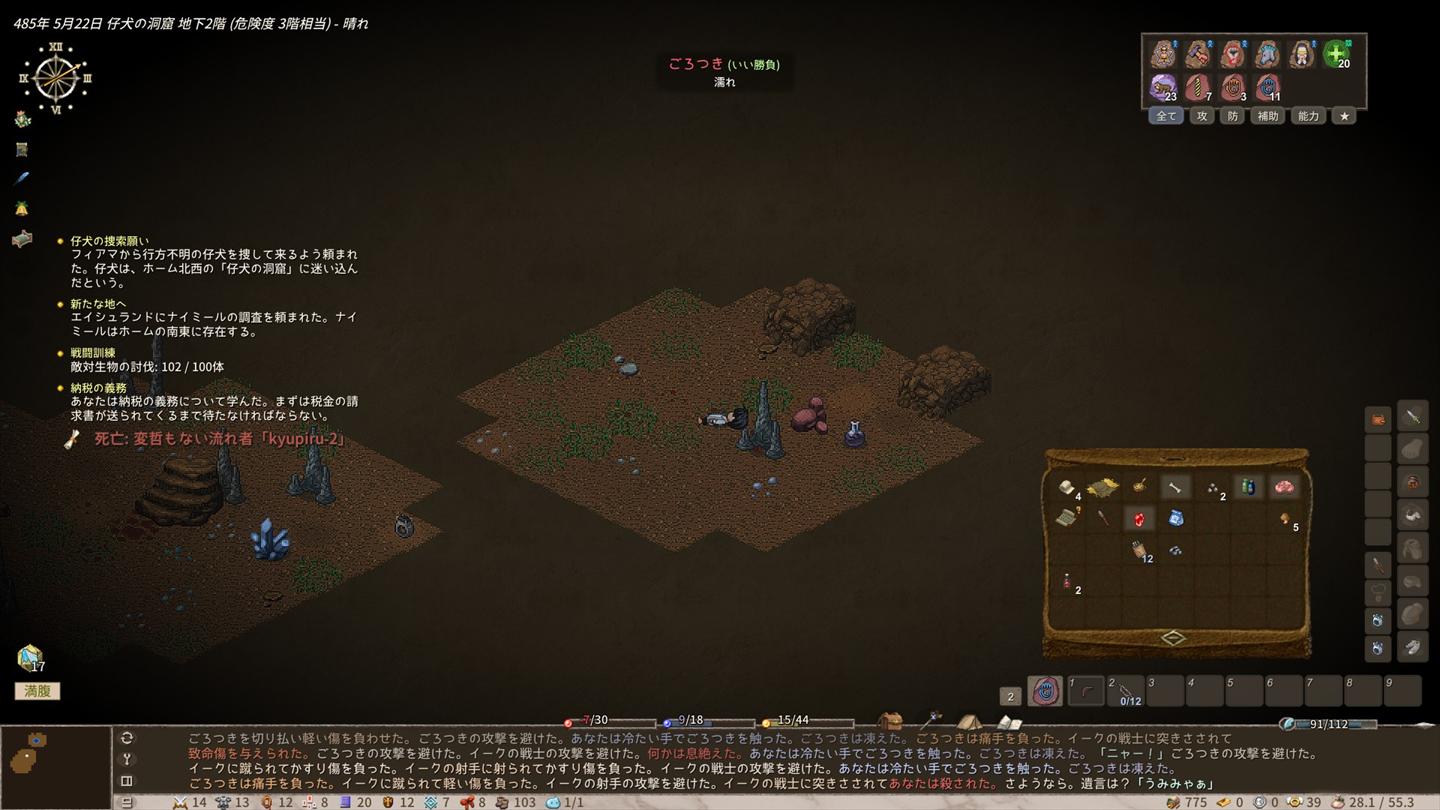Select the blue bag item in inventory
The width and height of the screenshot is (1440, 810).
coord(1176,518)
